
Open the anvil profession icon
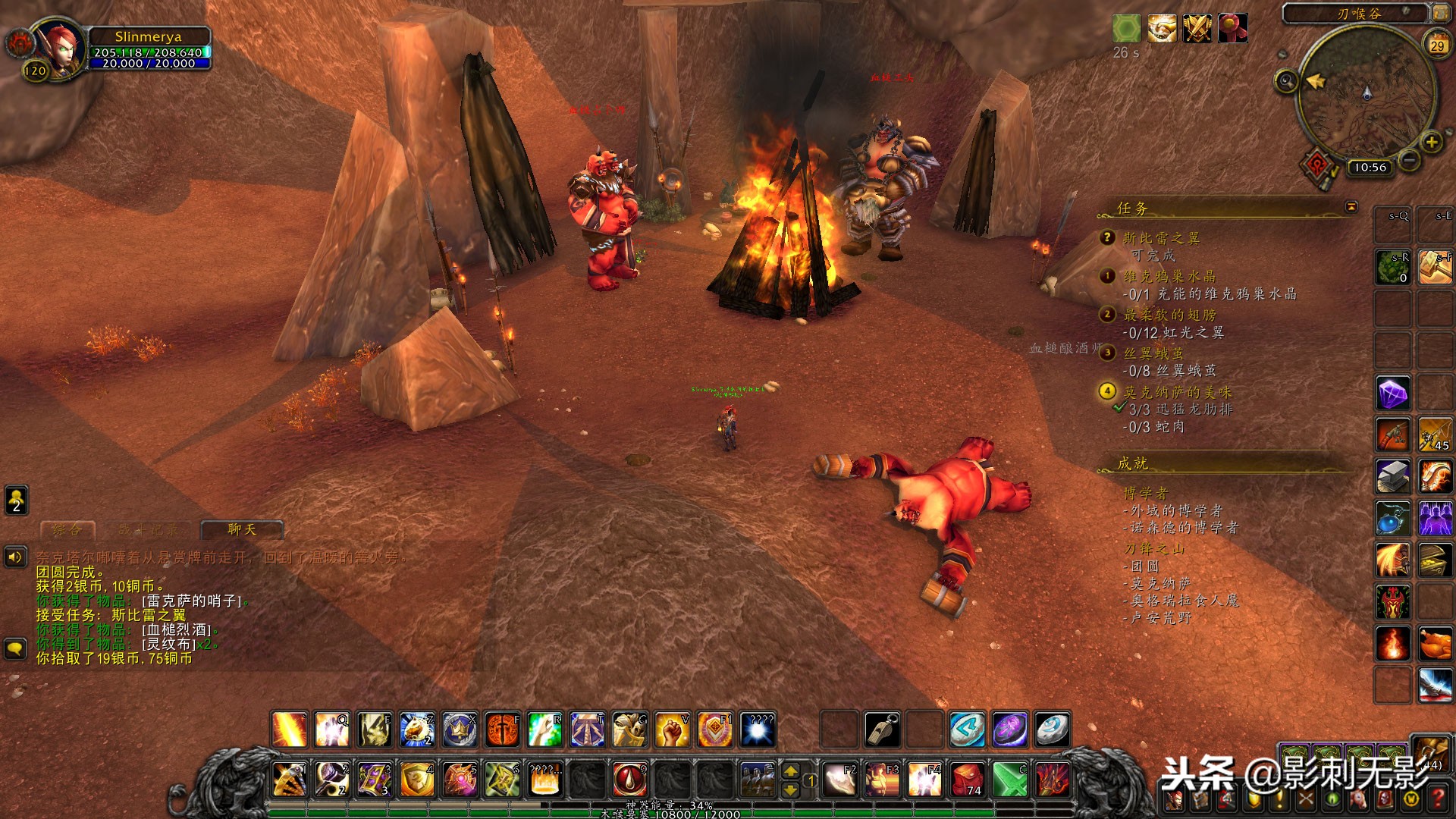(1393, 476)
